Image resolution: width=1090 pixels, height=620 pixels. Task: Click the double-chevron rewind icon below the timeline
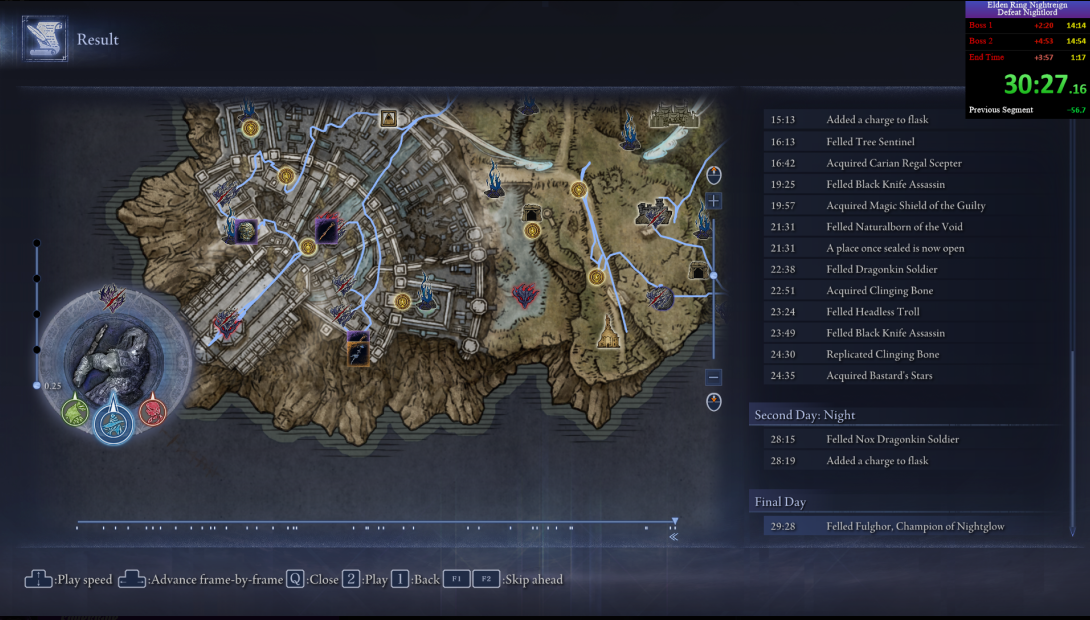[674, 537]
